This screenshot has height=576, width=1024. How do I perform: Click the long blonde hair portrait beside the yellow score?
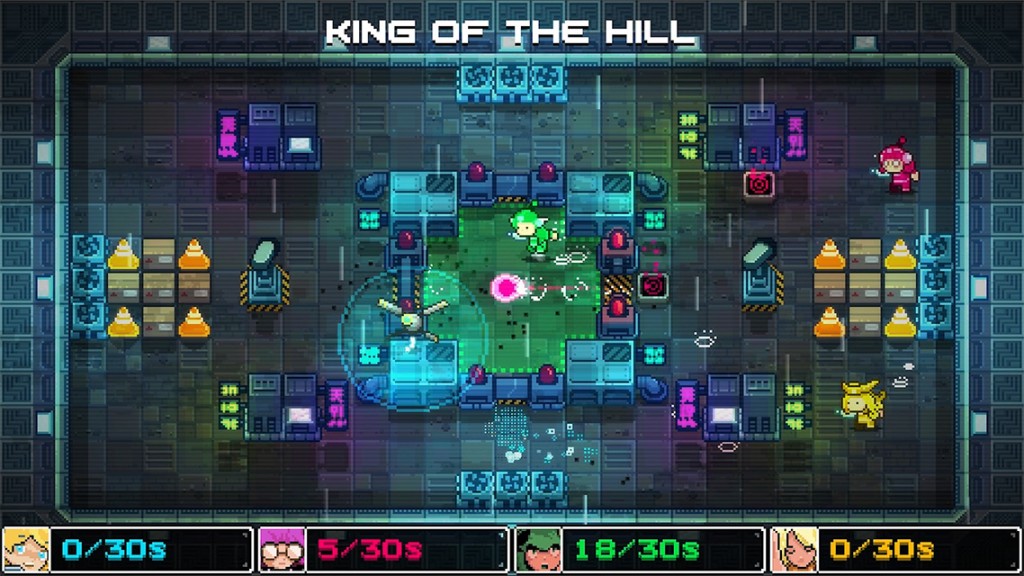click(794, 550)
